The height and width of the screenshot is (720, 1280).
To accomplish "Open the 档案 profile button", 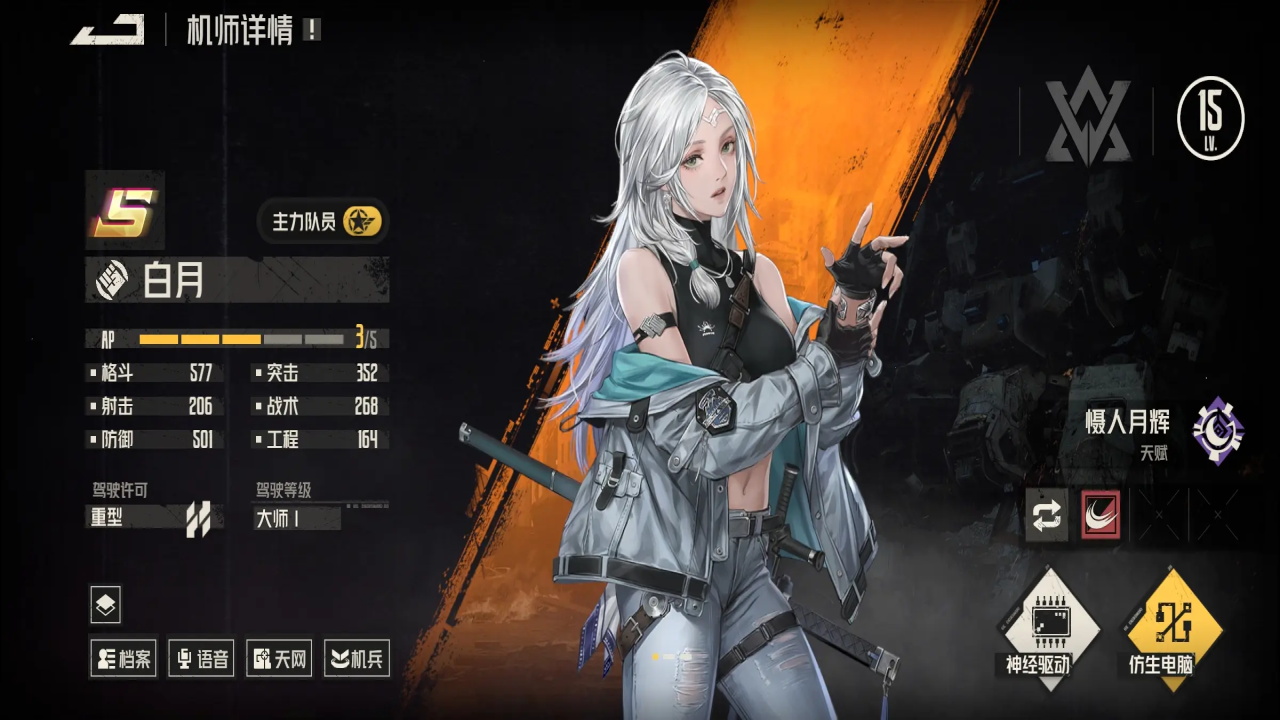I will [x=123, y=658].
